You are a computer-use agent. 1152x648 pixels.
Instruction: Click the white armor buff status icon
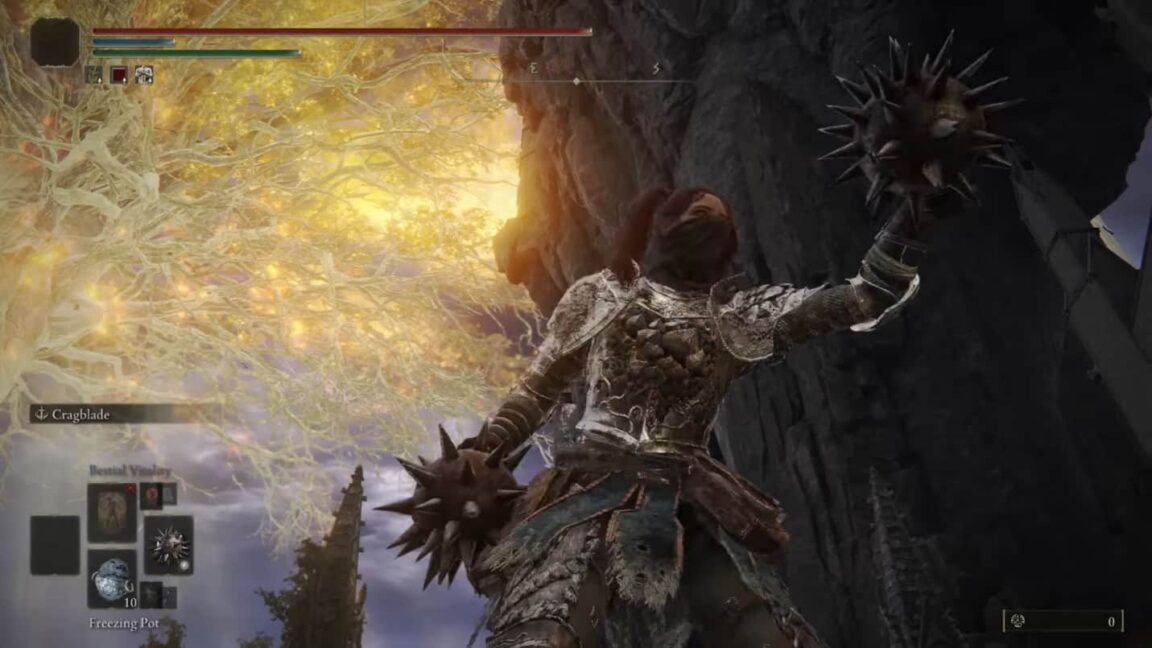(x=144, y=74)
